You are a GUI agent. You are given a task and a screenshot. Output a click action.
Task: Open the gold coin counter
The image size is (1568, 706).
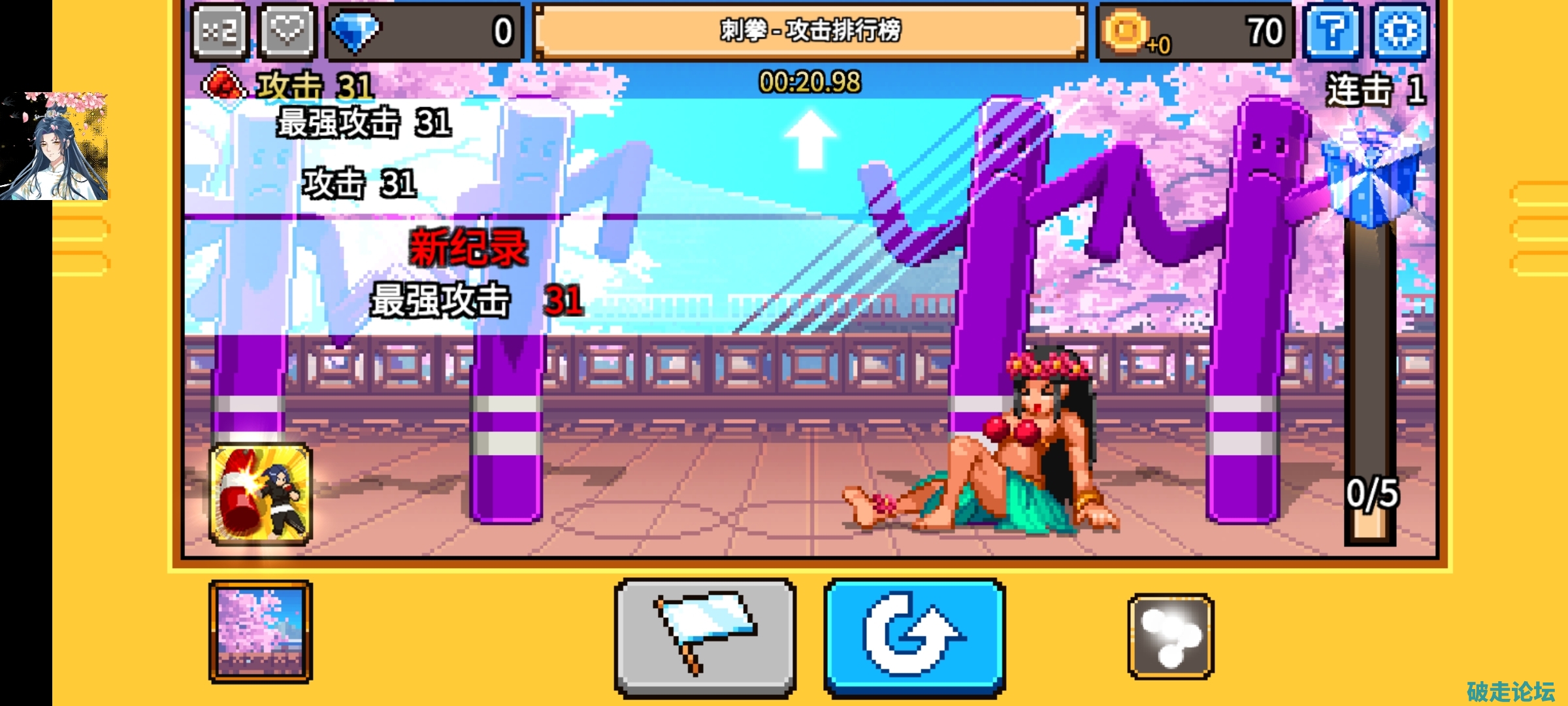coord(1196,31)
